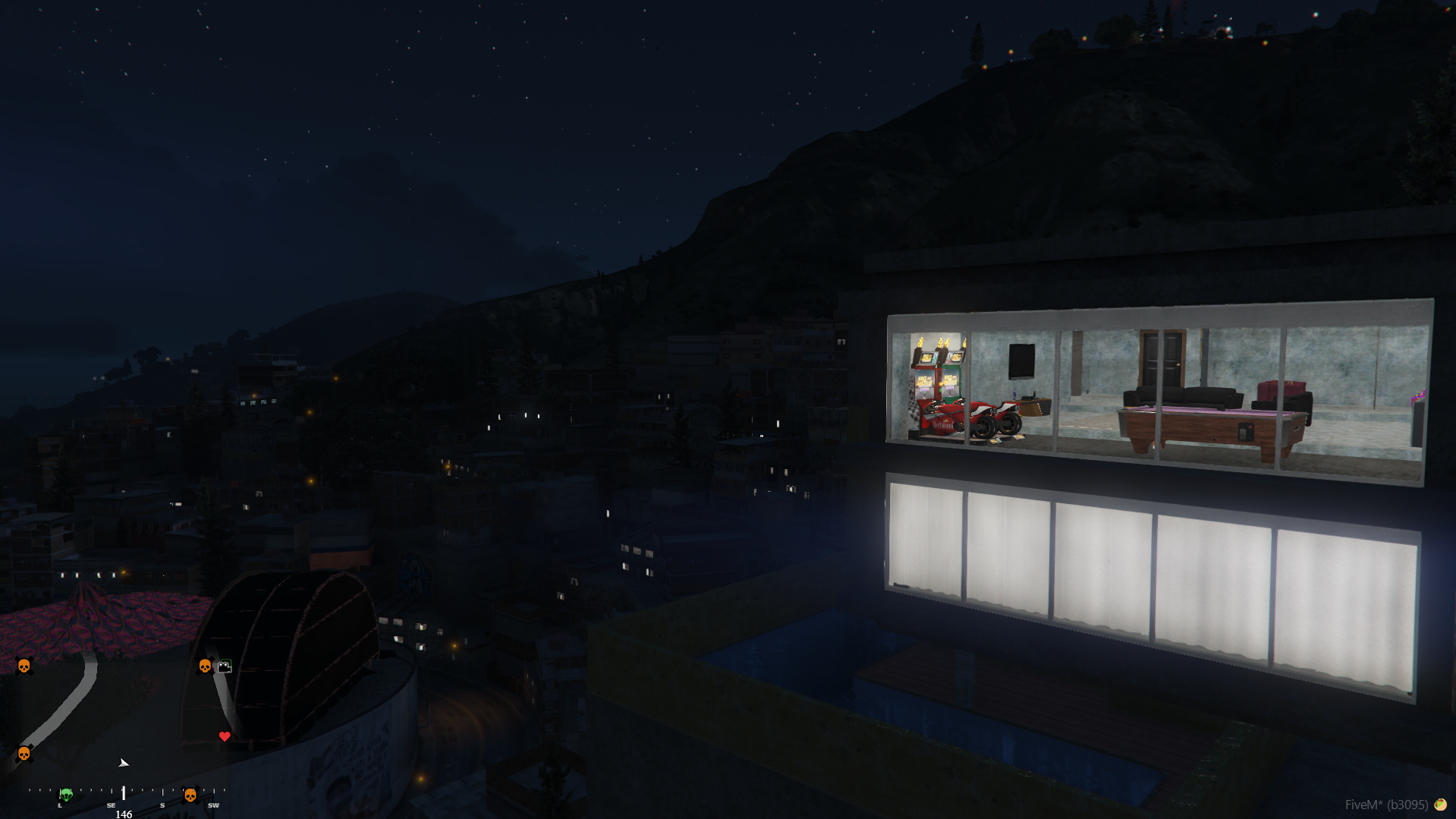
Task: Click the red heart marker on the minimap
Action: tap(225, 736)
